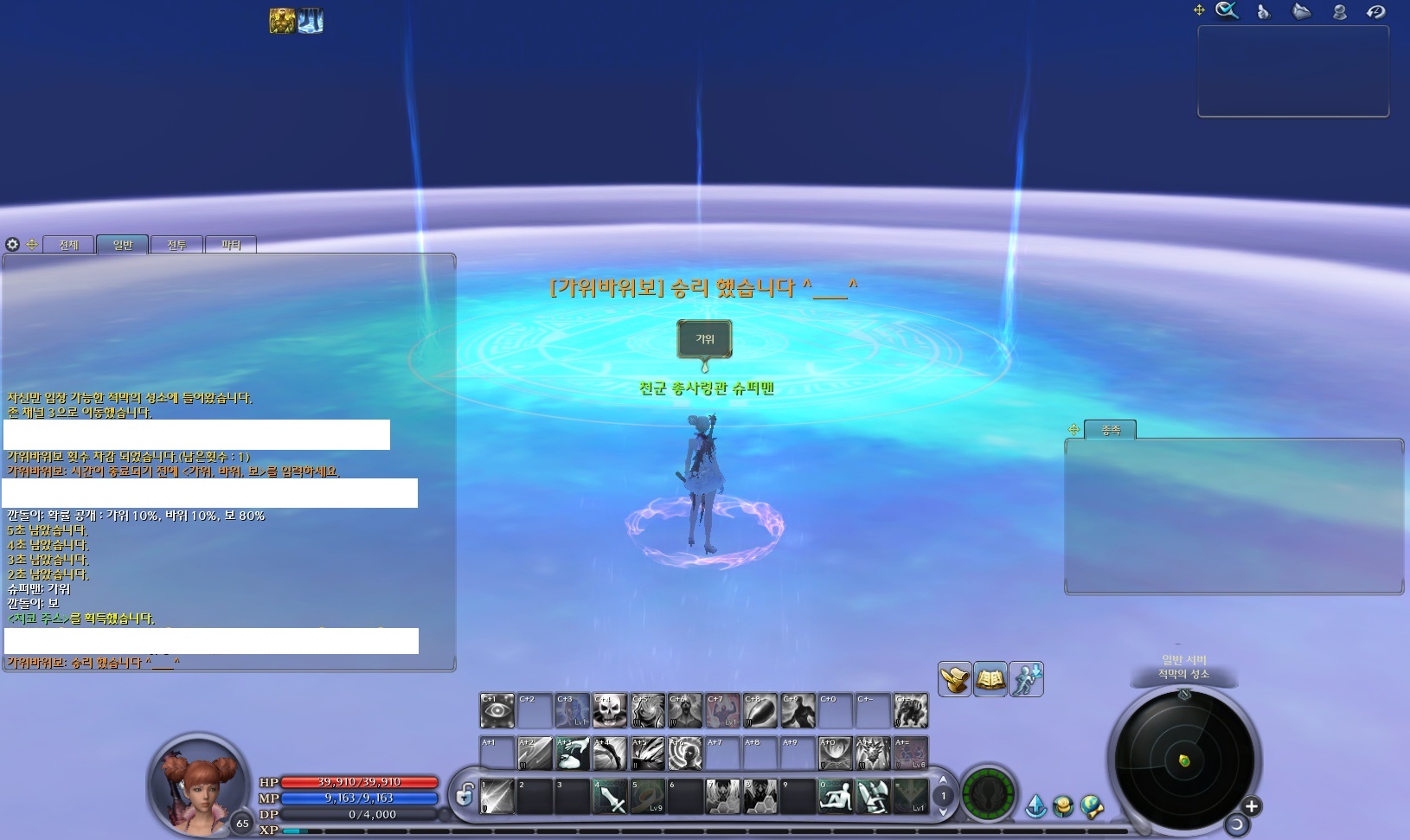Click the running-figure buff icon beside the book
This screenshot has height=840, width=1410.
pos(1026,679)
